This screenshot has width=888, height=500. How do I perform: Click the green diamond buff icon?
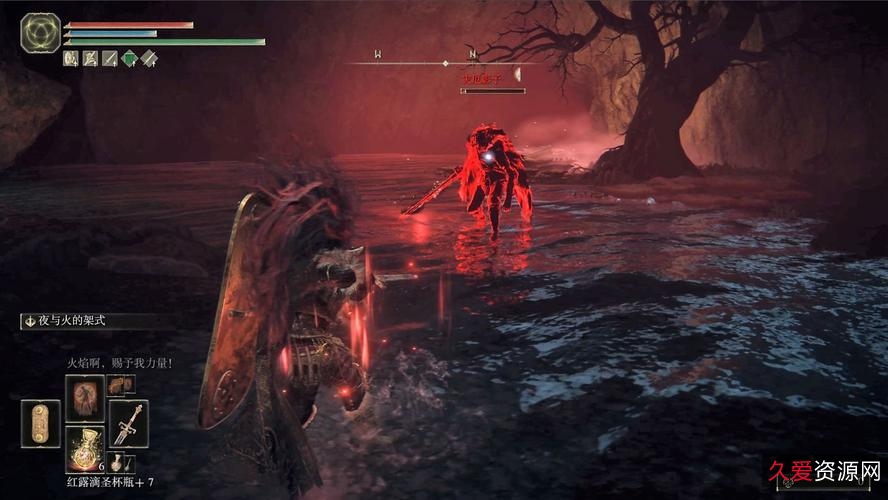pos(130,59)
